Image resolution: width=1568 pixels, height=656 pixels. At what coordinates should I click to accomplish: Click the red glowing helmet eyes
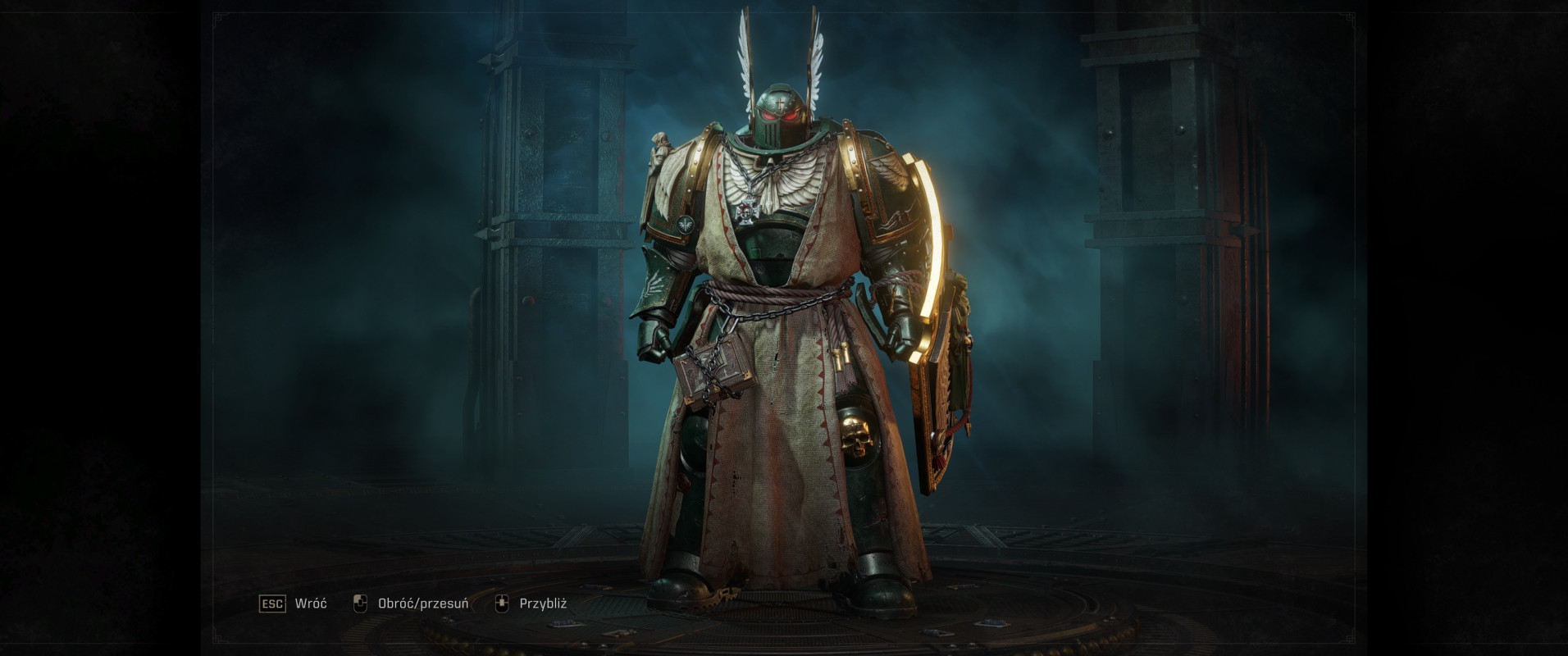point(777,115)
